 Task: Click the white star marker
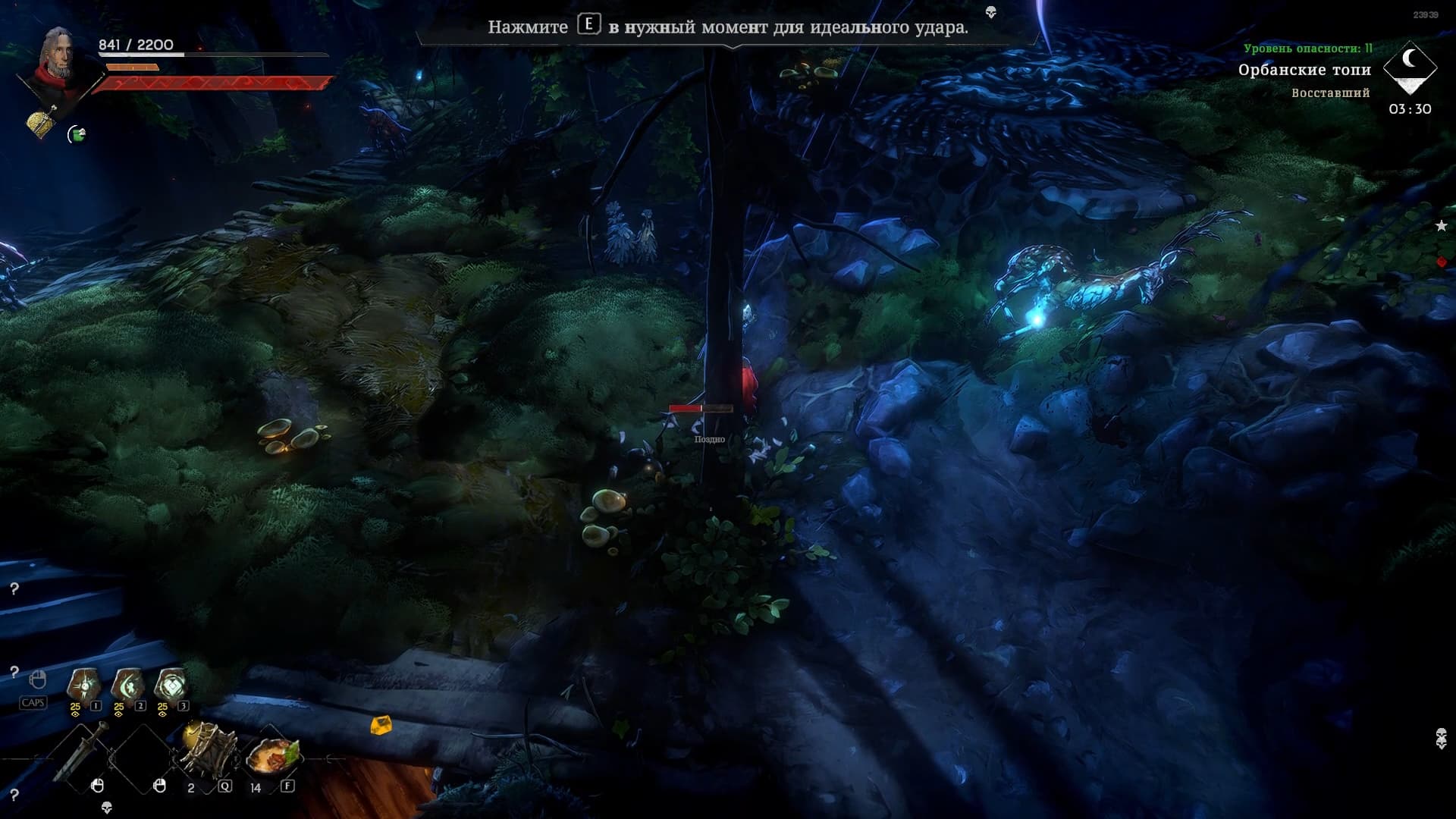[1441, 225]
